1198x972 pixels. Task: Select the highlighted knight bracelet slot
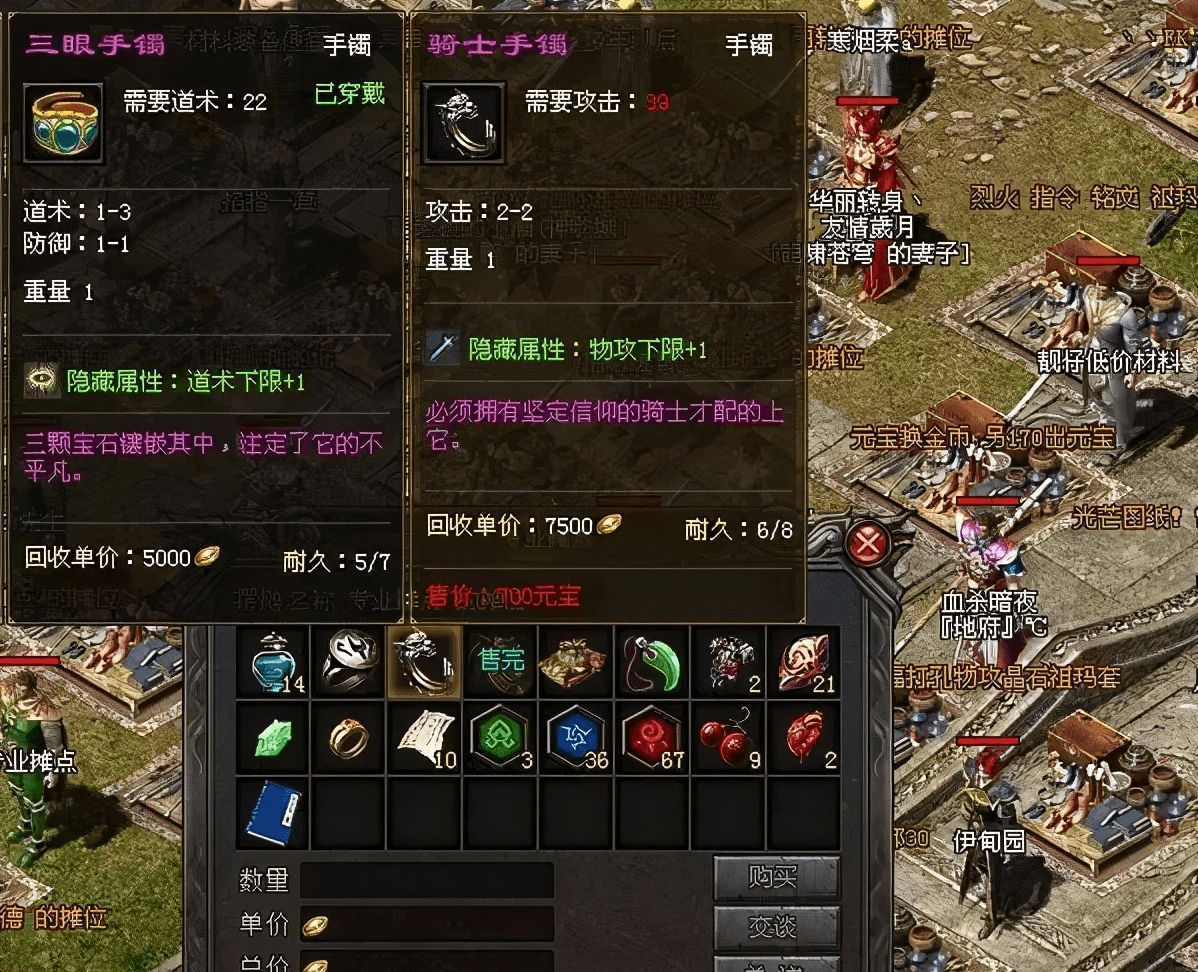424,661
